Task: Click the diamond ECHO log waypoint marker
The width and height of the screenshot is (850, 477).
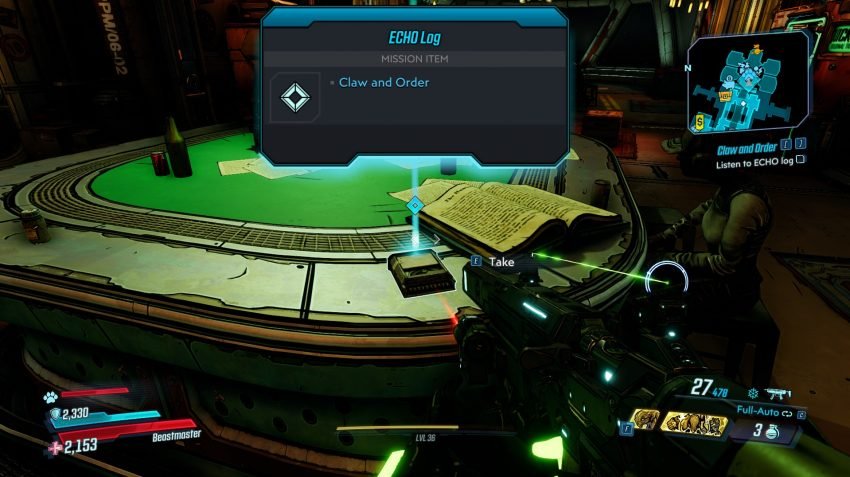Action: pyautogui.click(x=415, y=205)
